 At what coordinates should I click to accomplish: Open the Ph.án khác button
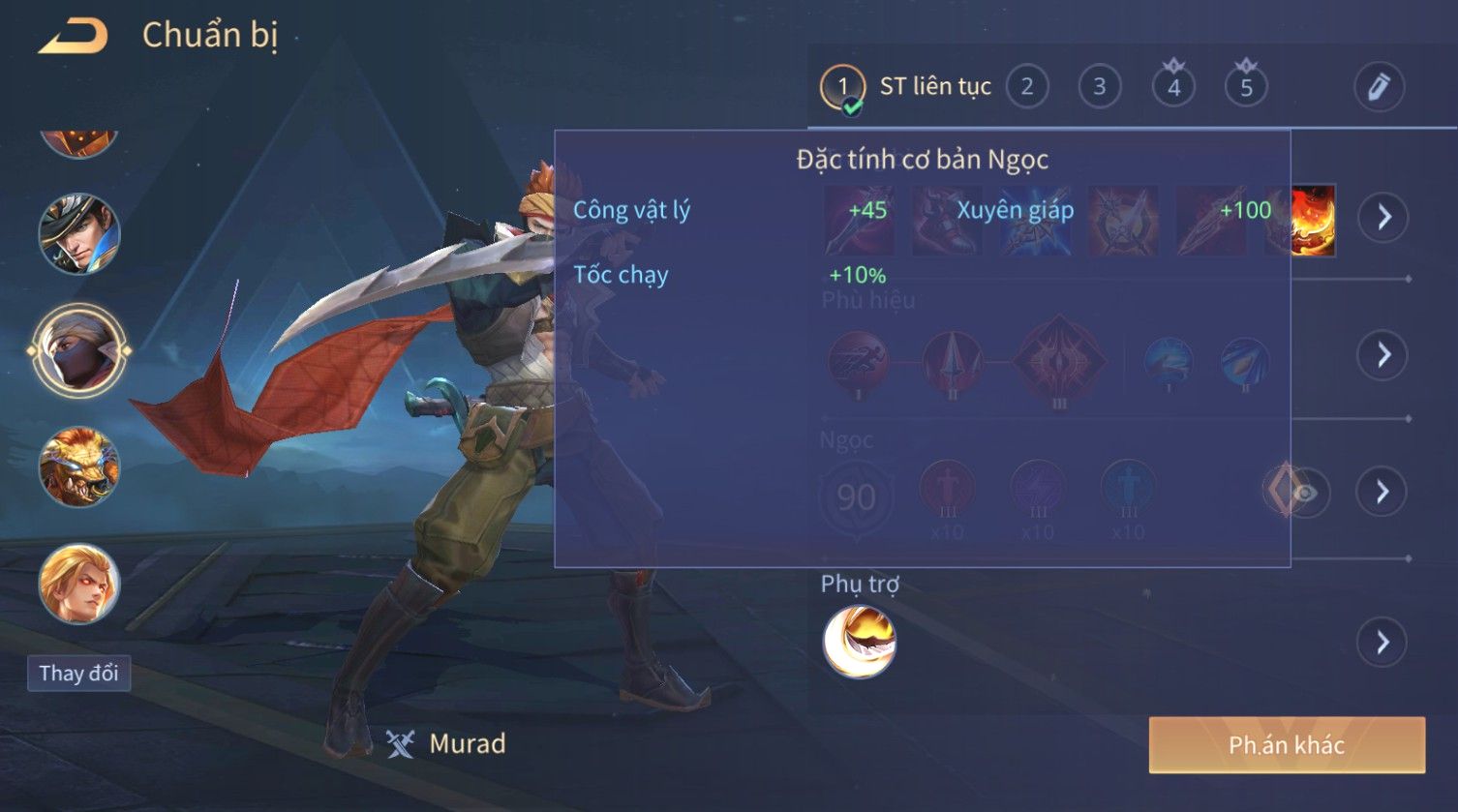pyautogui.click(x=1286, y=744)
